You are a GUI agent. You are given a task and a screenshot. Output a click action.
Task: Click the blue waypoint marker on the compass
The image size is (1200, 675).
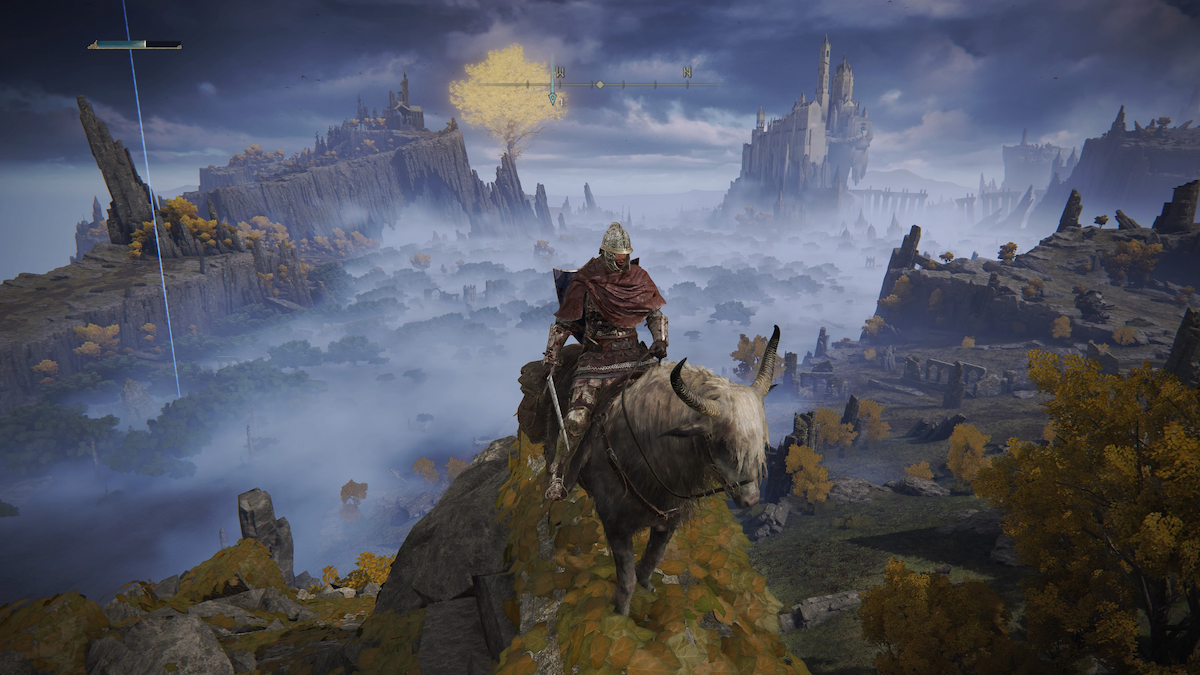click(x=551, y=96)
